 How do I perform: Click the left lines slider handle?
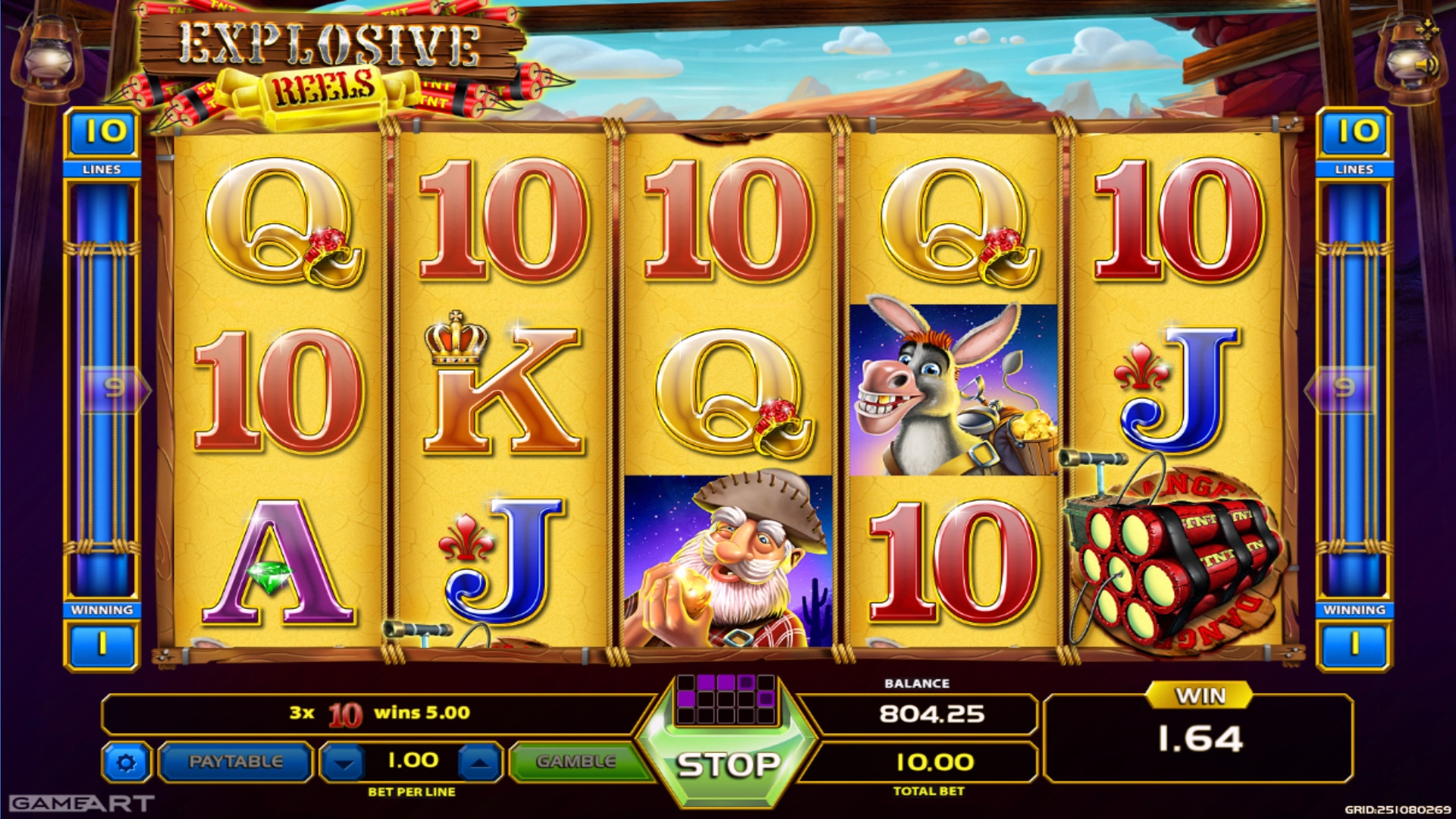[114, 389]
